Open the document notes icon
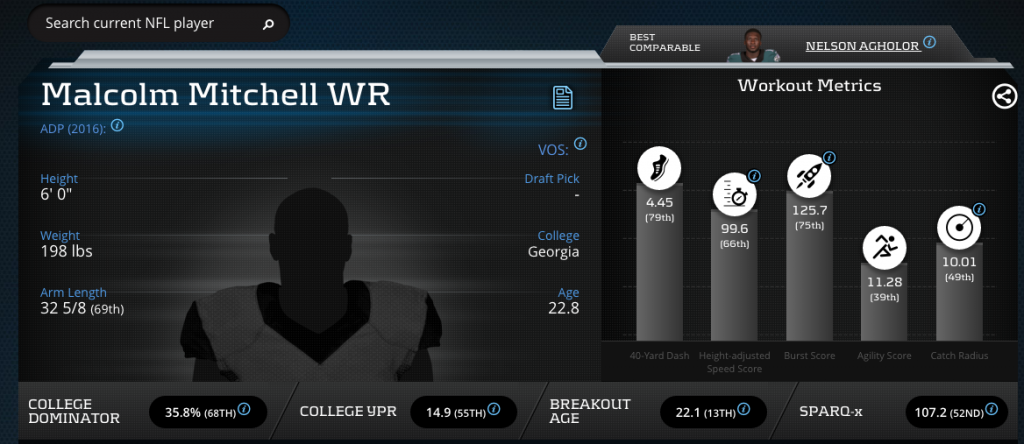 tap(563, 97)
